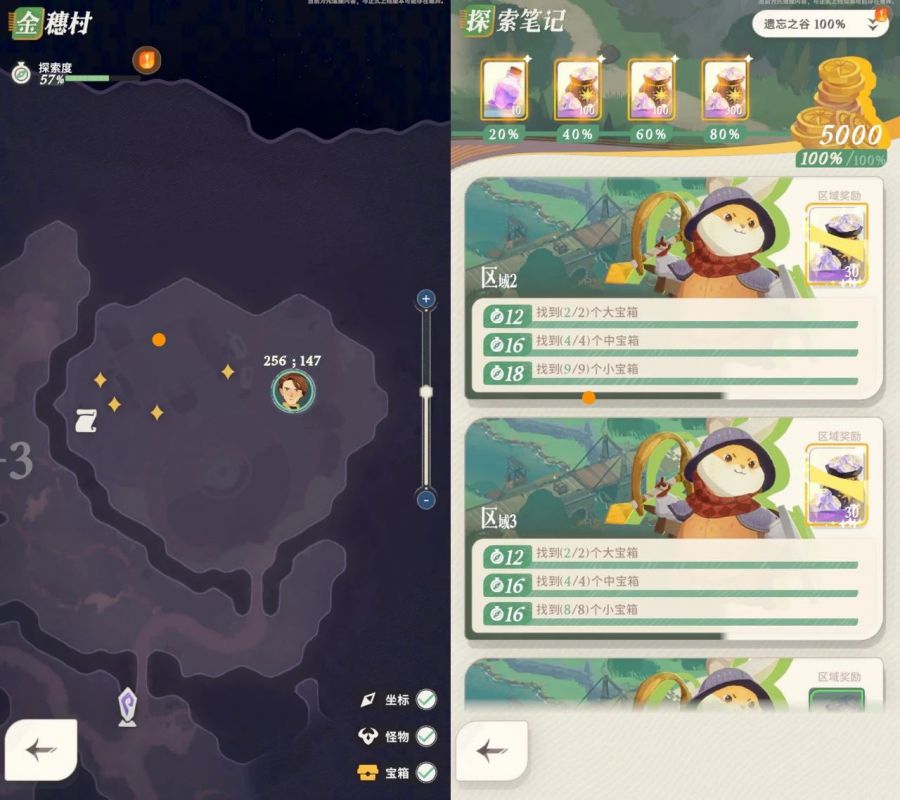Close the 探索笔记 panel with its back arrow
This screenshot has height=800, width=900.
(x=490, y=751)
